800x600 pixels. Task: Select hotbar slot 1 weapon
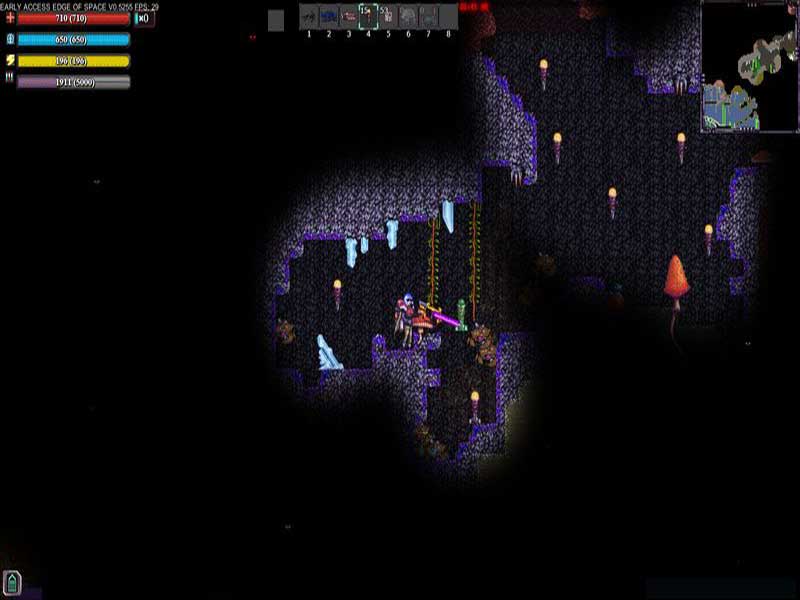pyautogui.click(x=309, y=16)
